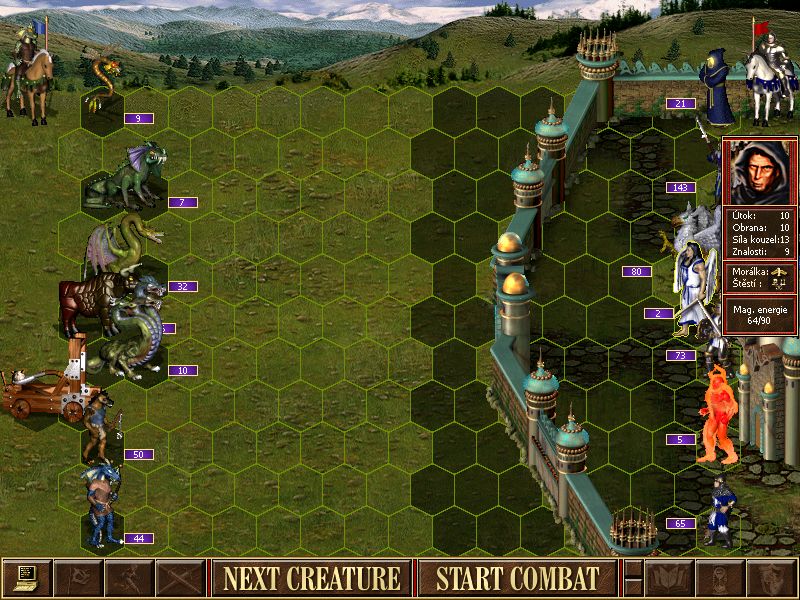Screen dimensions: 800x600
Task: Activate the shield defend button
Action: pyautogui.click(x=771, y=578)
